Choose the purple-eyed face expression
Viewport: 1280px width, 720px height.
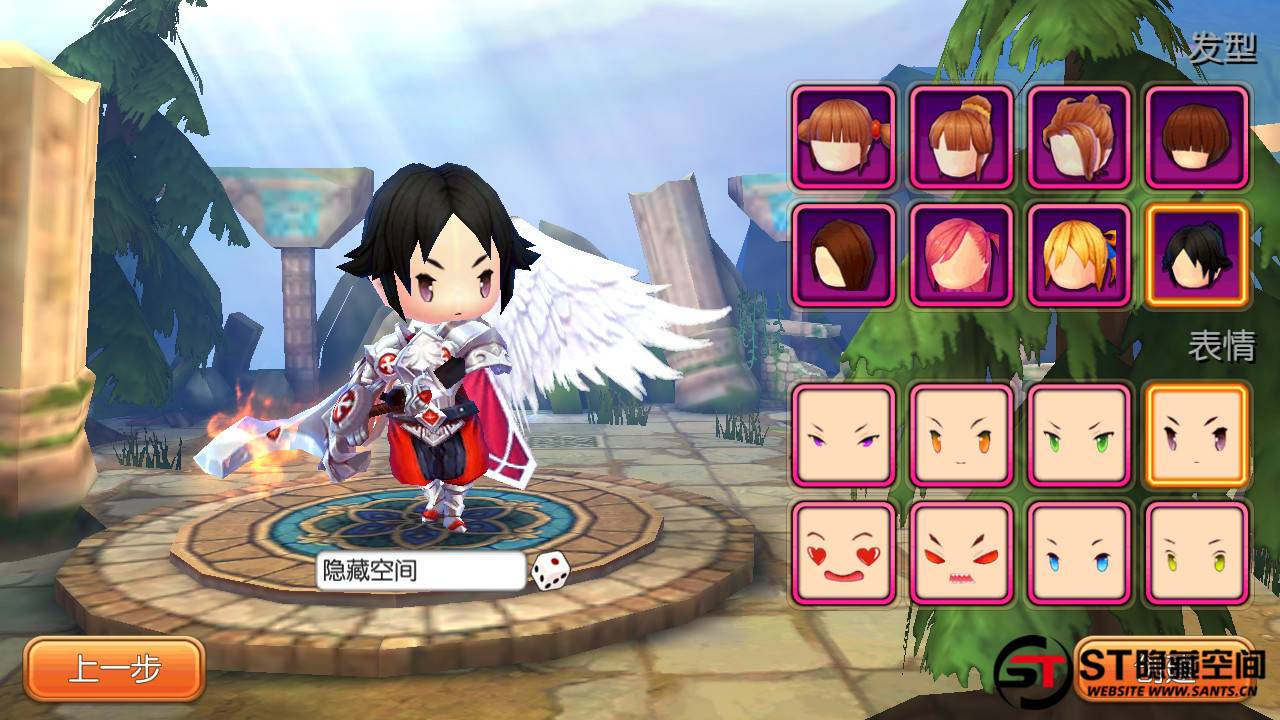pyautogui.click(x=844, y=435)
